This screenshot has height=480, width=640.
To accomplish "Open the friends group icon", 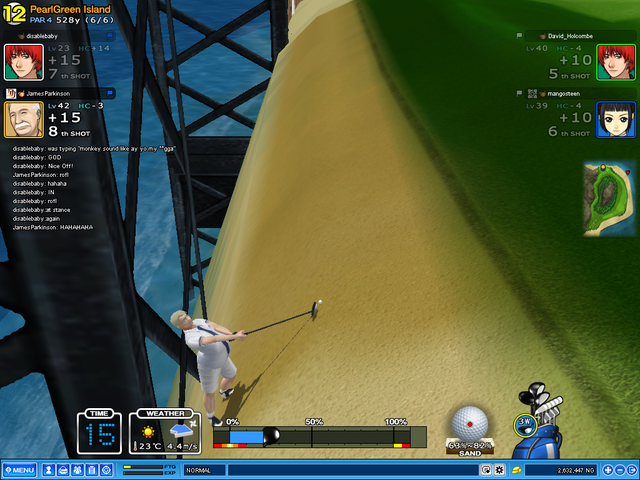I will pyautogui.click(x=77, y=470).
